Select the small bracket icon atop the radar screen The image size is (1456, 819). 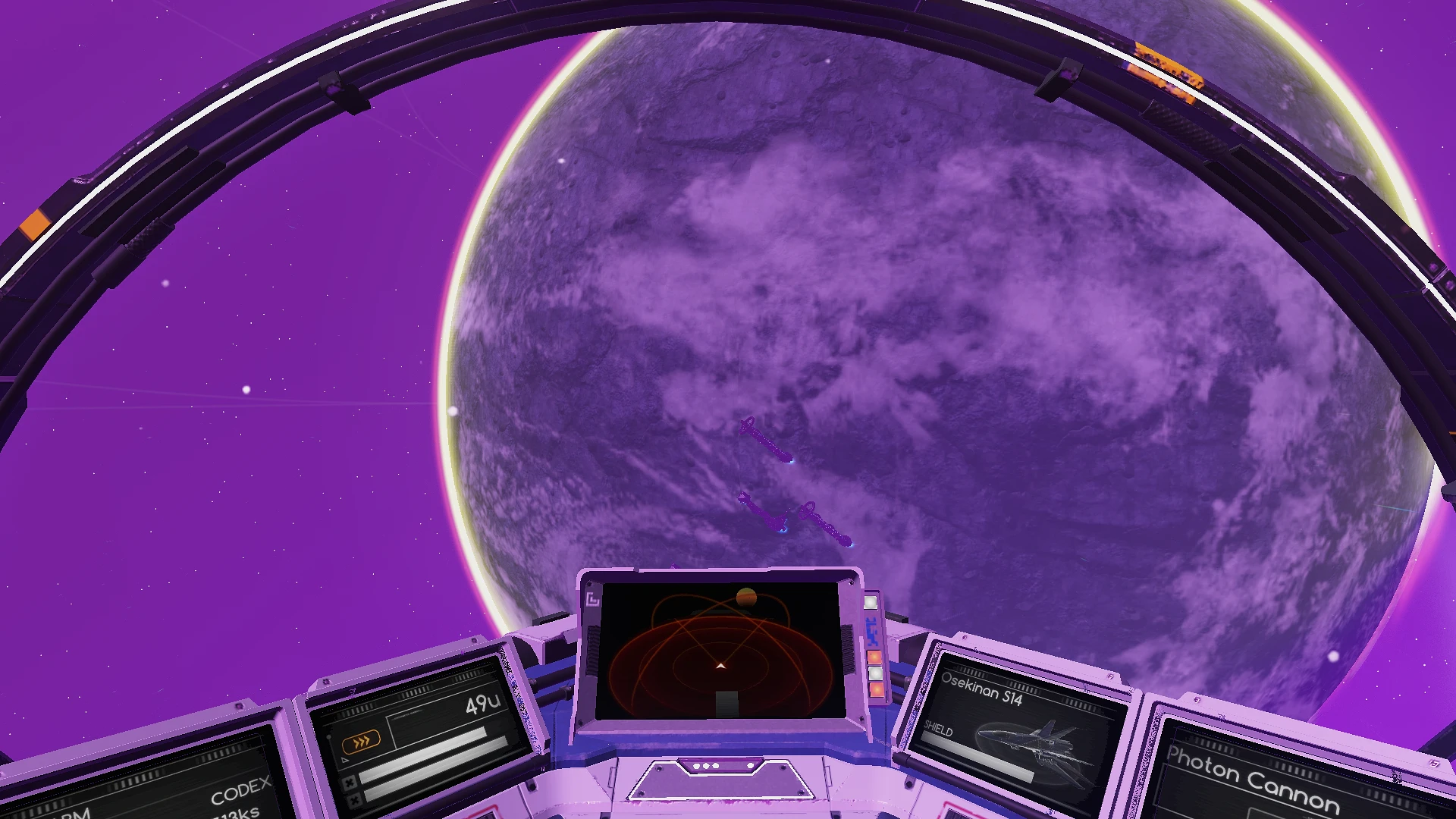pos(593,600)
